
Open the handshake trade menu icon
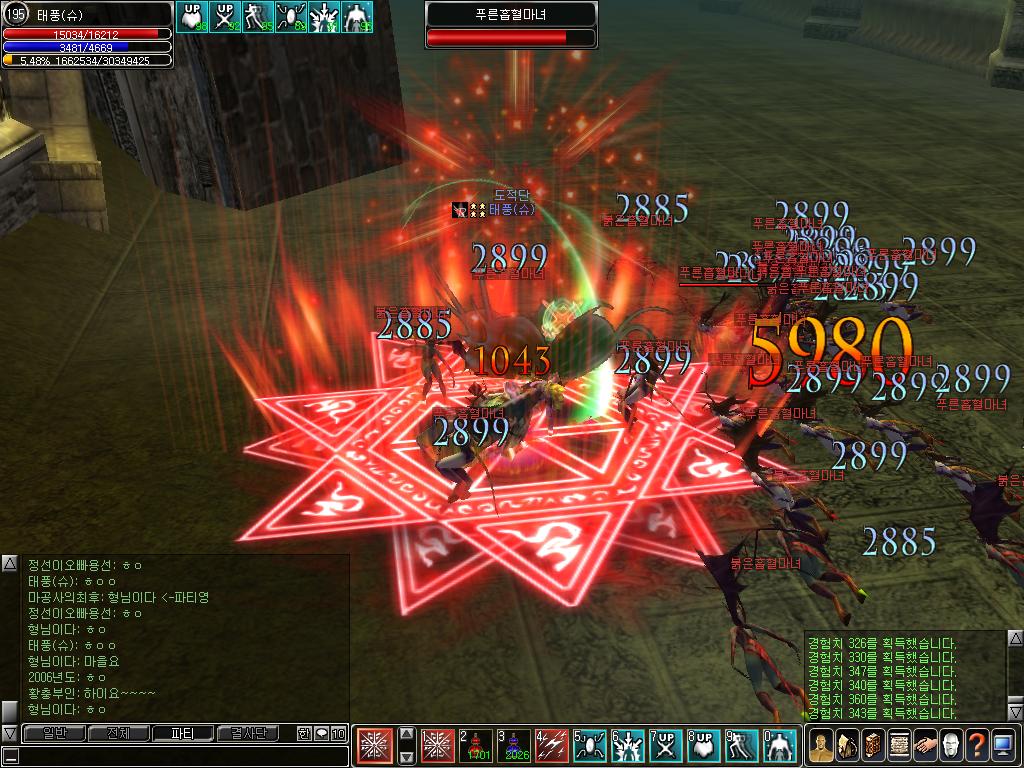coord(925,745)
